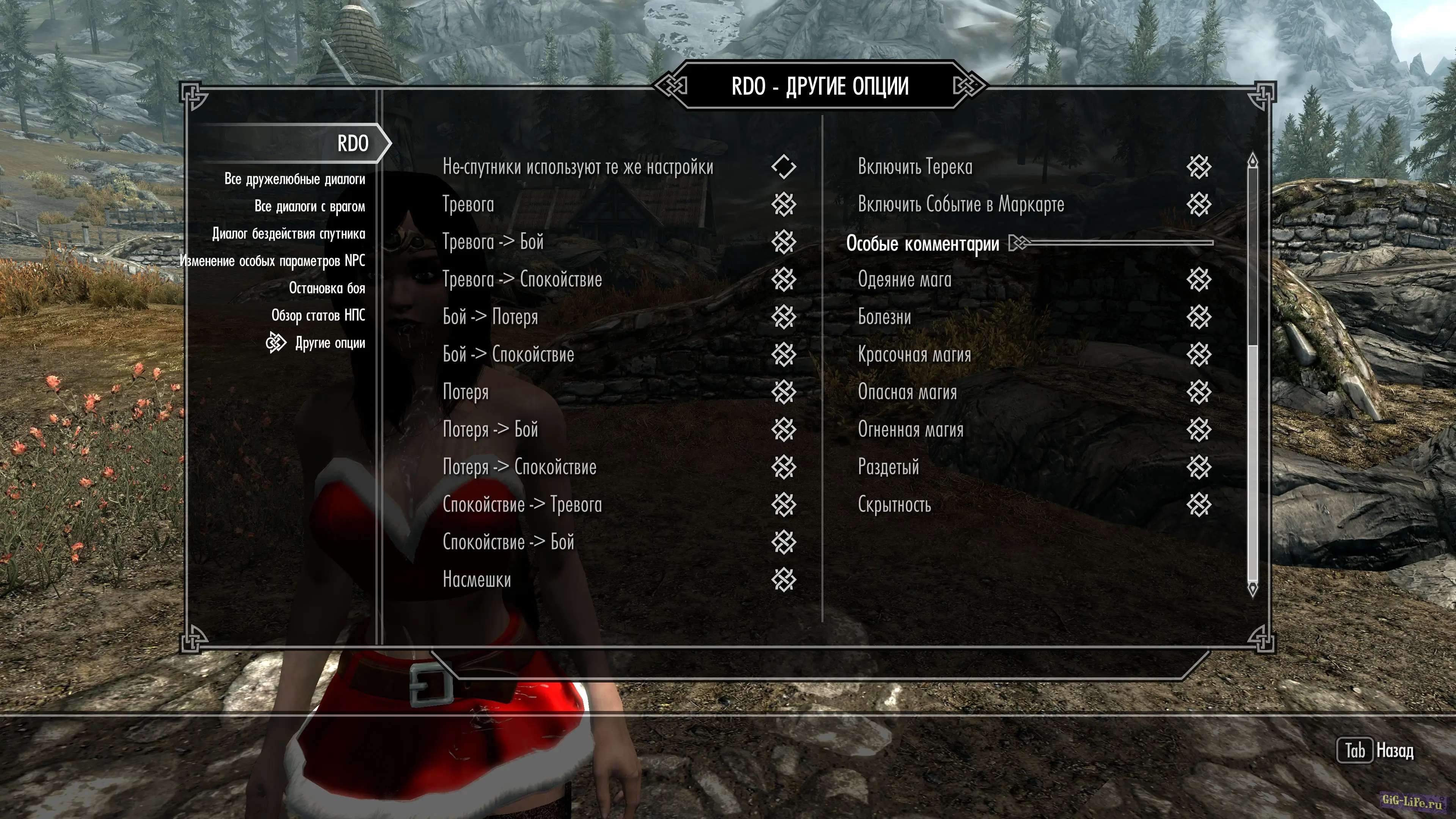This screenshot has width=1456, height=819.
Task: Toggle the 'Болезни' comment option
Action: (x=1198, y=317)
